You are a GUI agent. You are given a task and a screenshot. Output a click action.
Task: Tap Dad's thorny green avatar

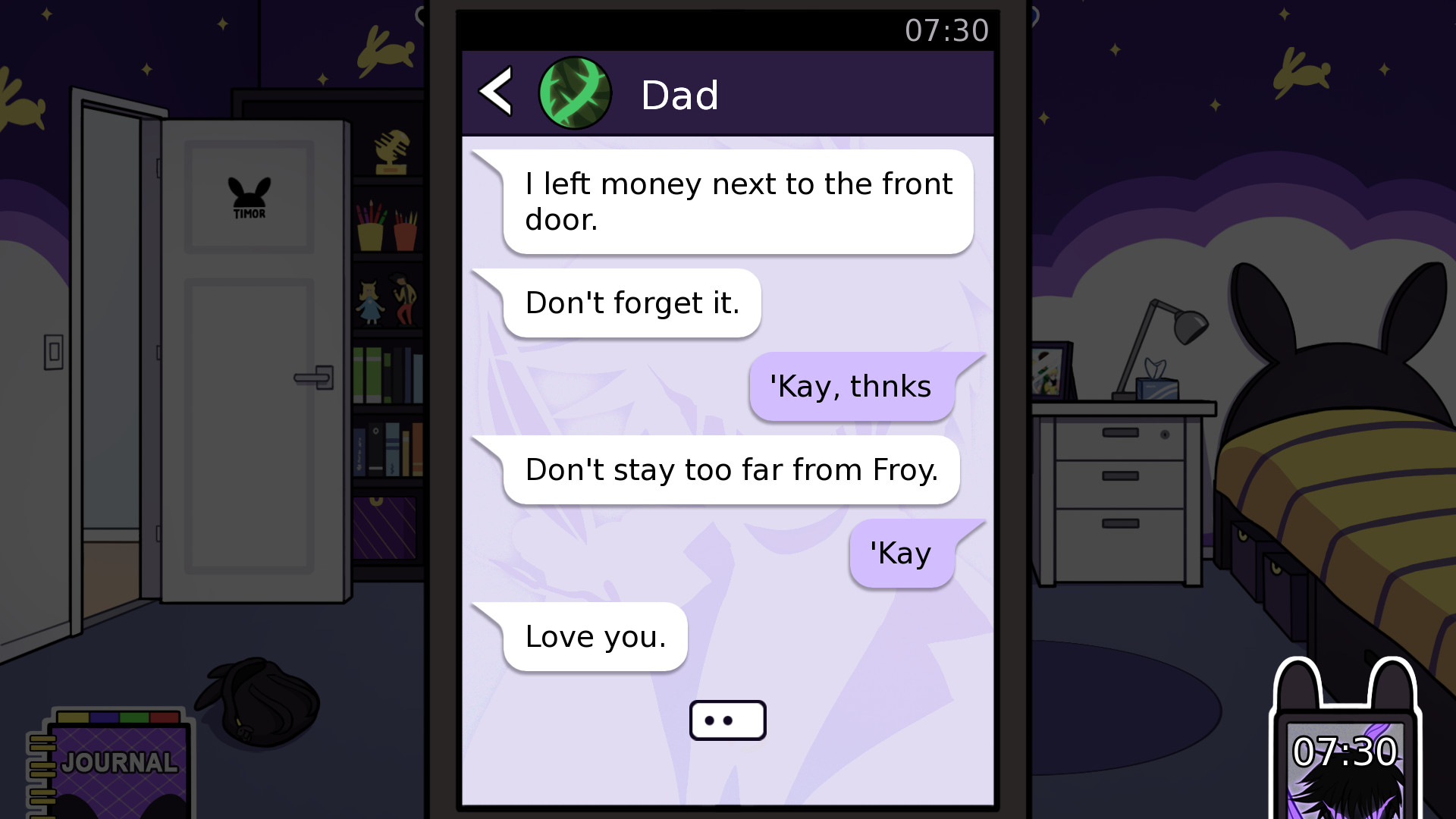574,92
